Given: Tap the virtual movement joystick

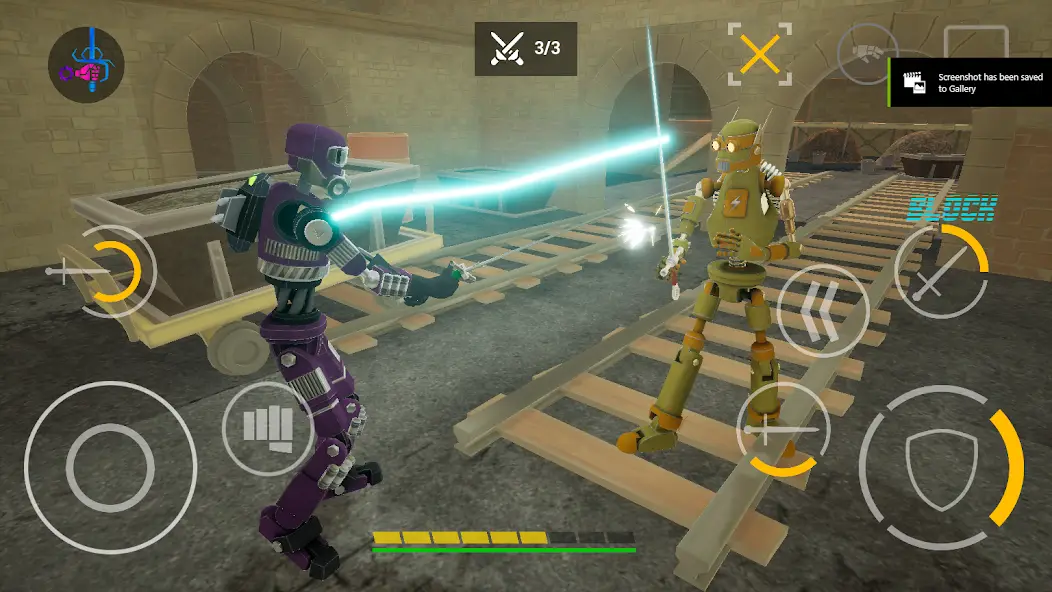Looking at the screenshot, I should tap(110, 468).
